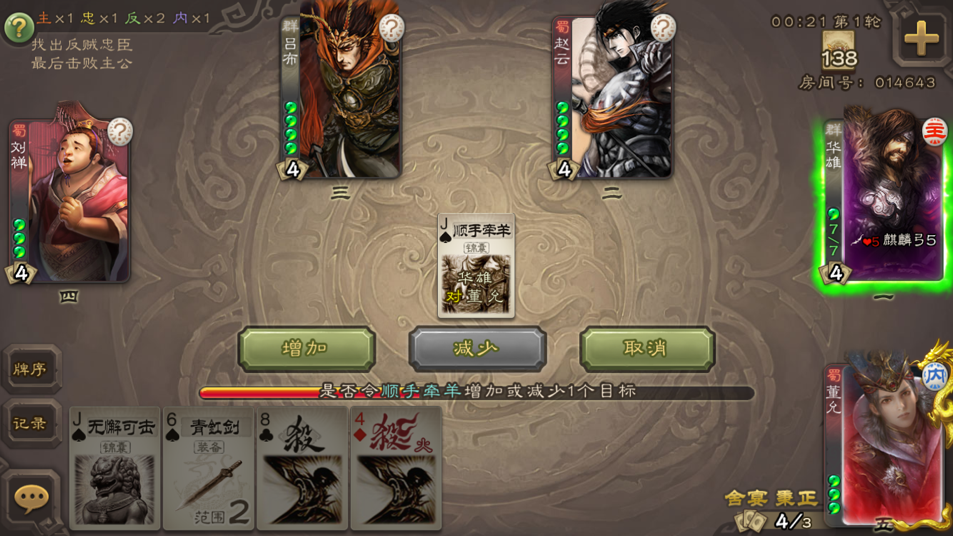The height and width of the screenshot is (536, 953).
Task: Choose the 减少 (reduce target) button
Action: (477, 349)
